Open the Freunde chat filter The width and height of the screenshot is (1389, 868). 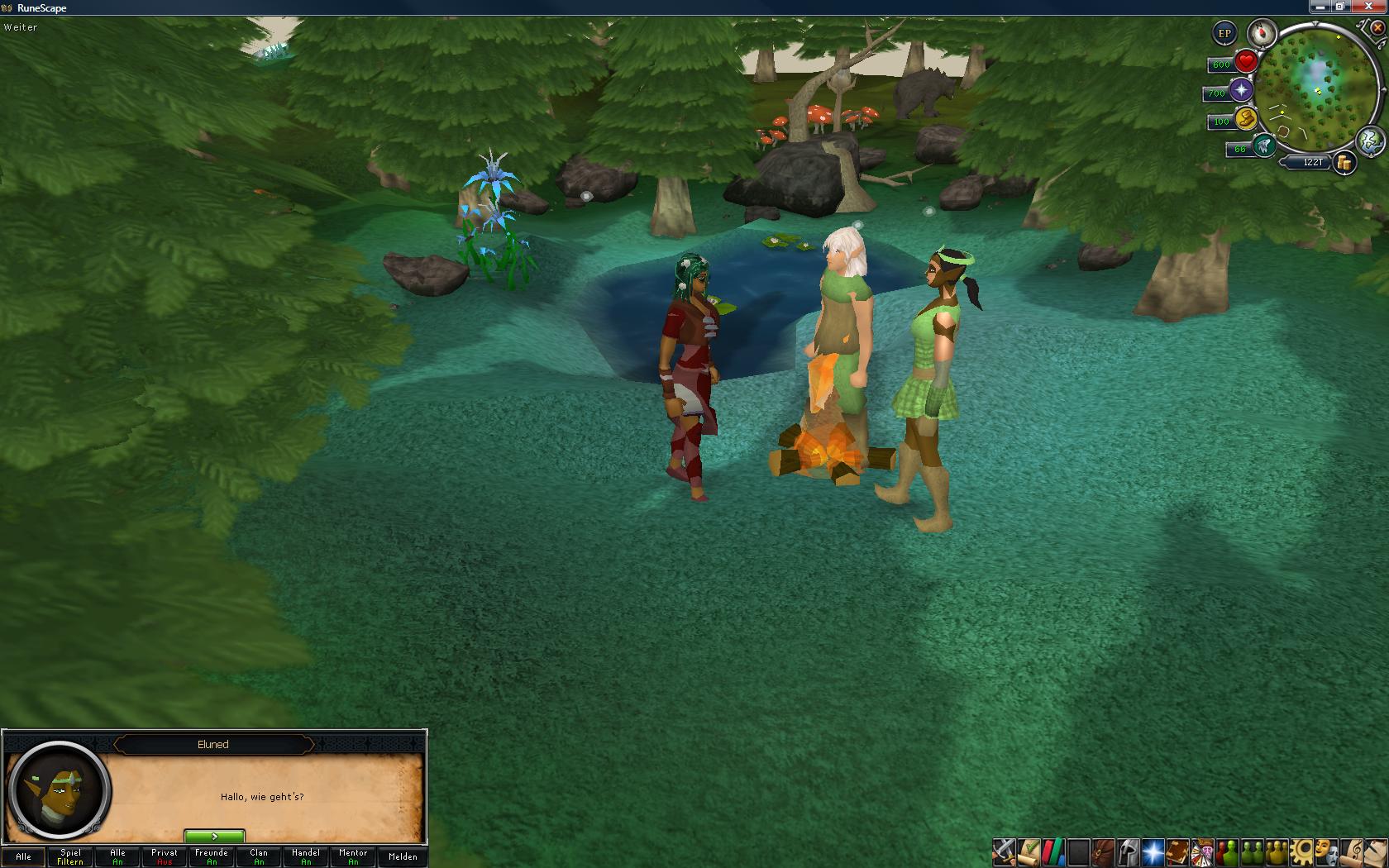(212, 856)
